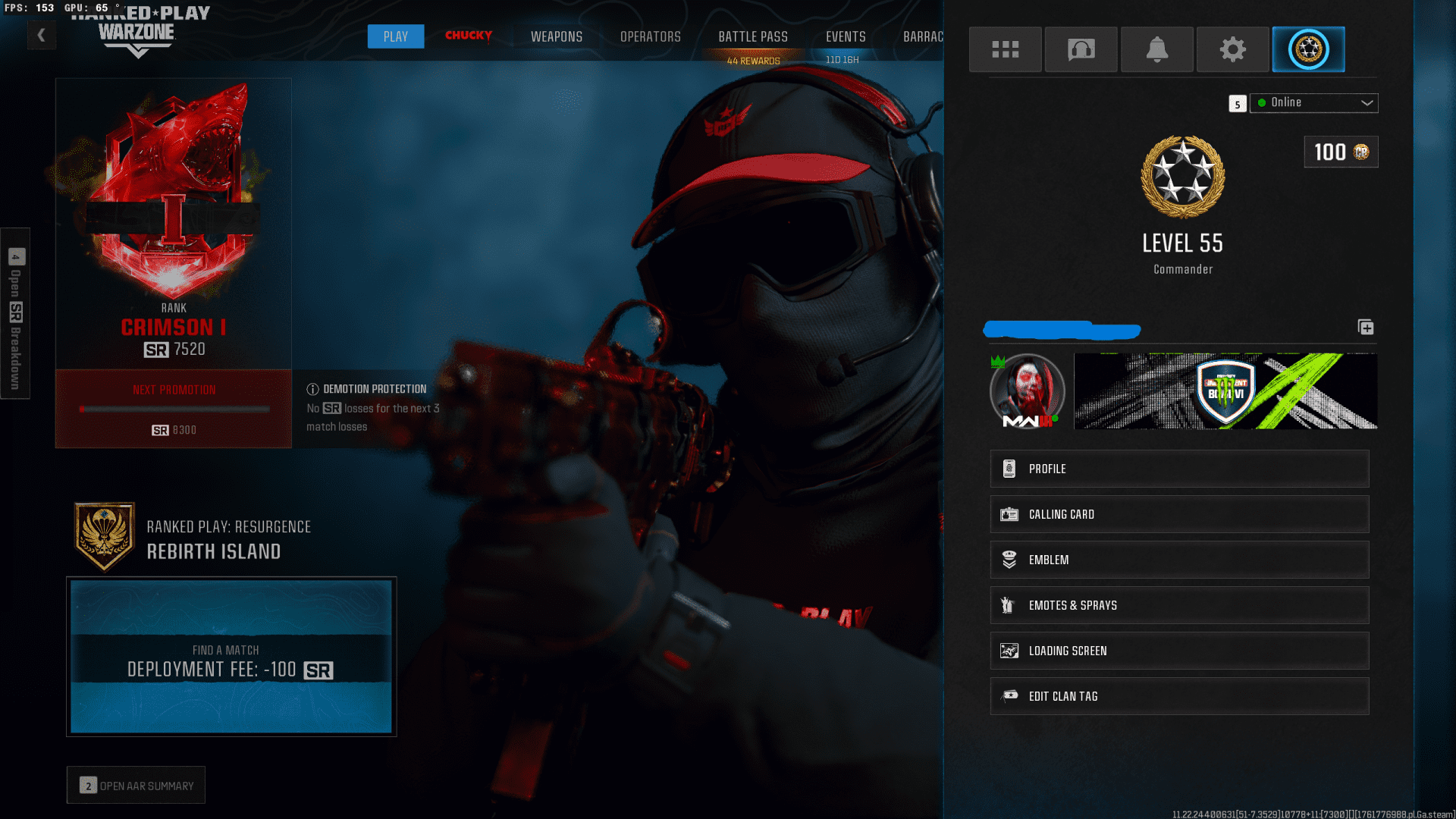Switch to the Weapons tab
1456x819 pixels.
click(x=556, y=36)
